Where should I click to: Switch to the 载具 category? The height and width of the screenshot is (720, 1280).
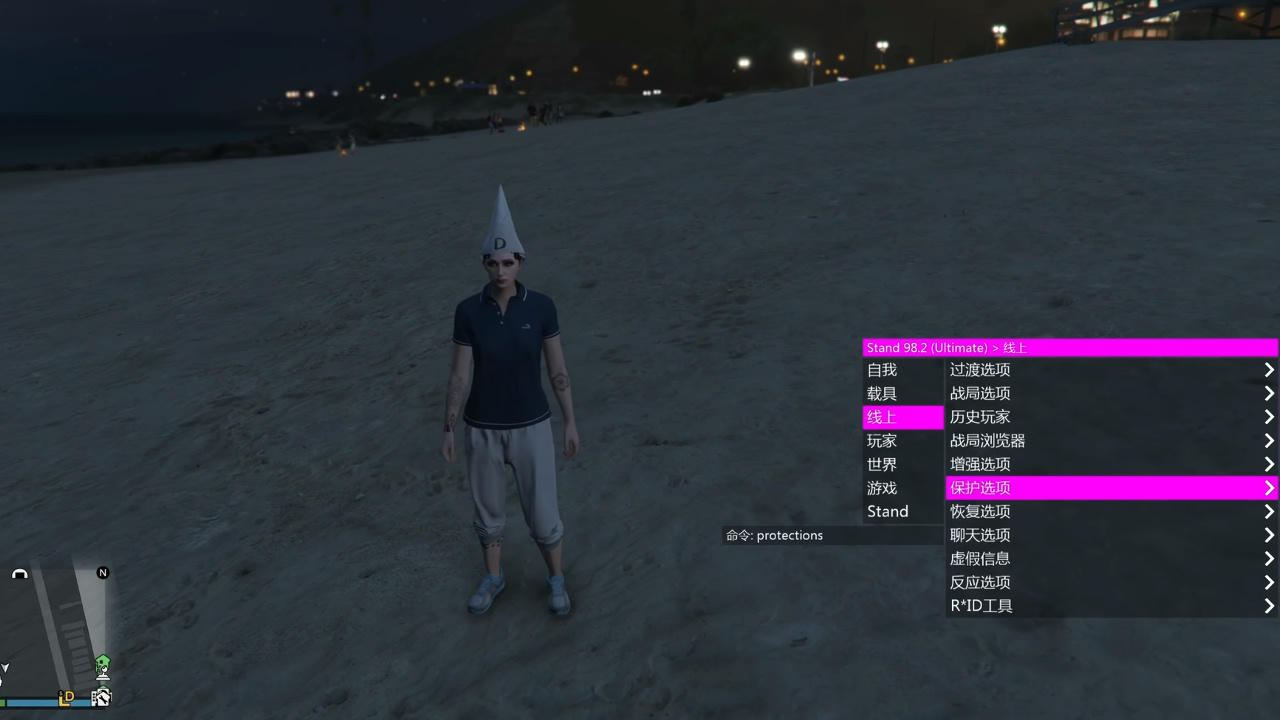click(881, 393)
